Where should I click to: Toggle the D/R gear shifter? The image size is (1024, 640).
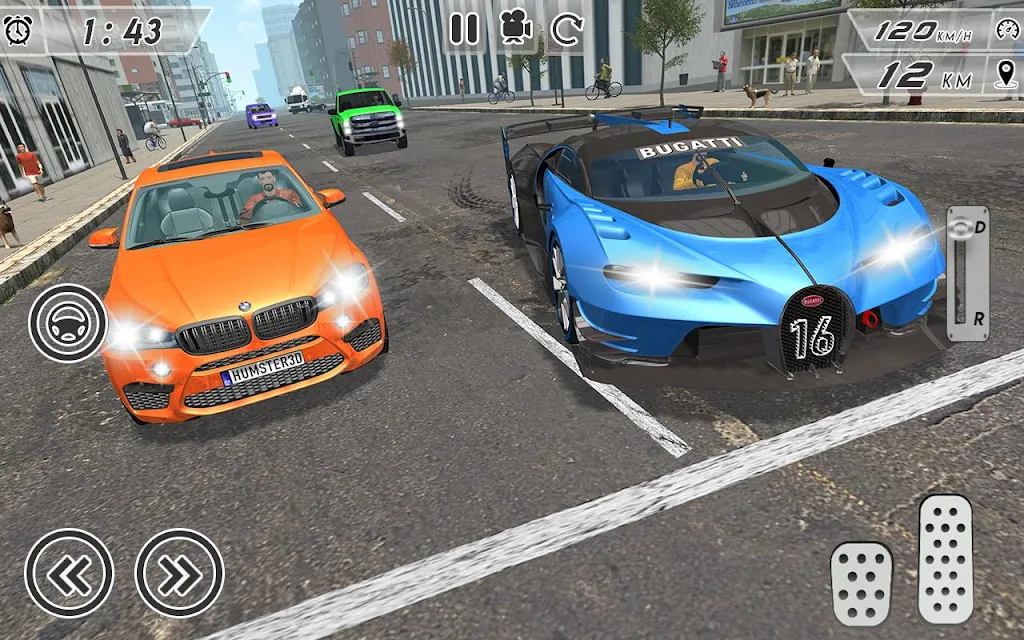967,274
